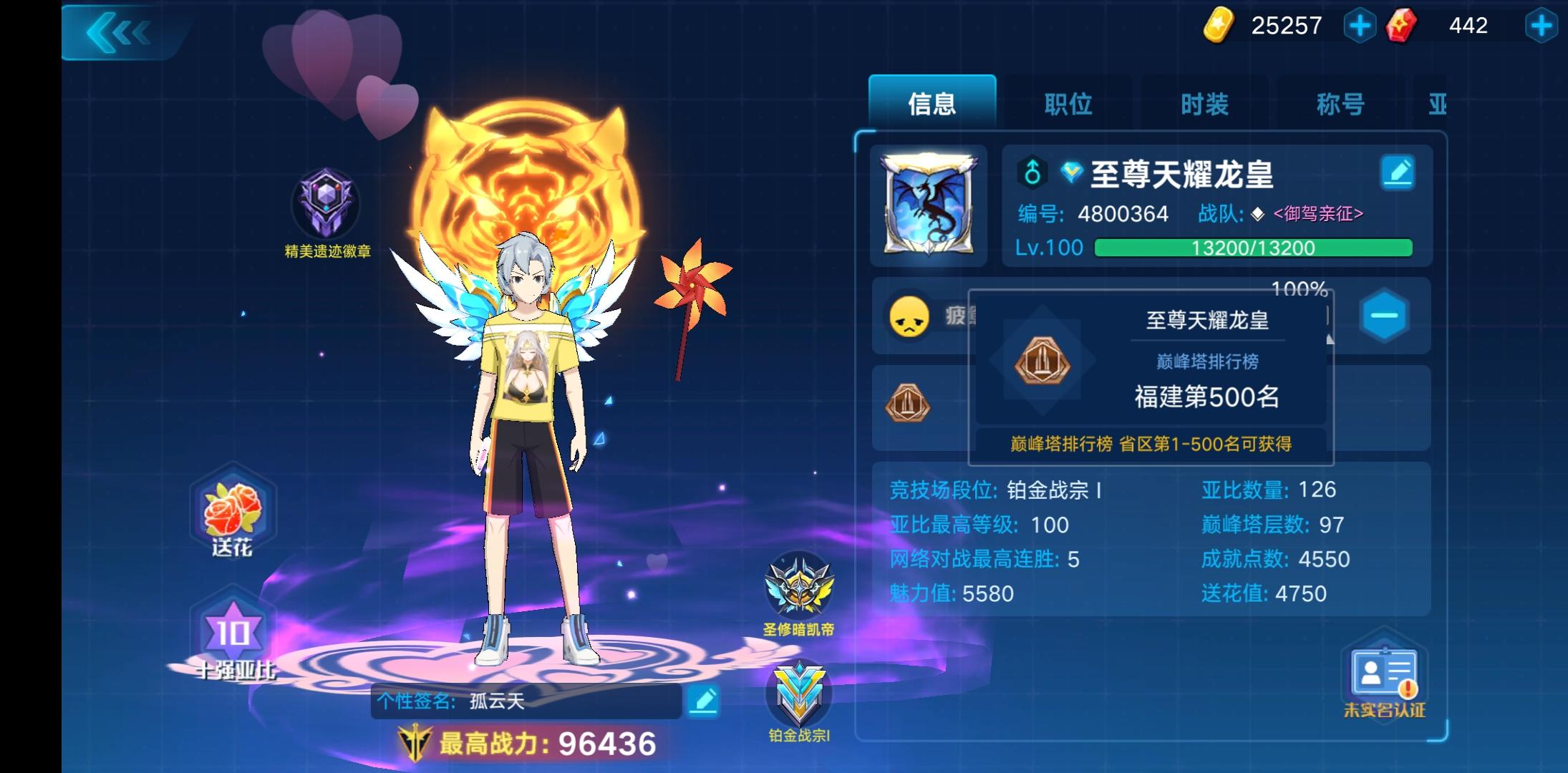Add diamonds with plus button
Viewport: 1568px width, 773px height.
click(1542, 24)
